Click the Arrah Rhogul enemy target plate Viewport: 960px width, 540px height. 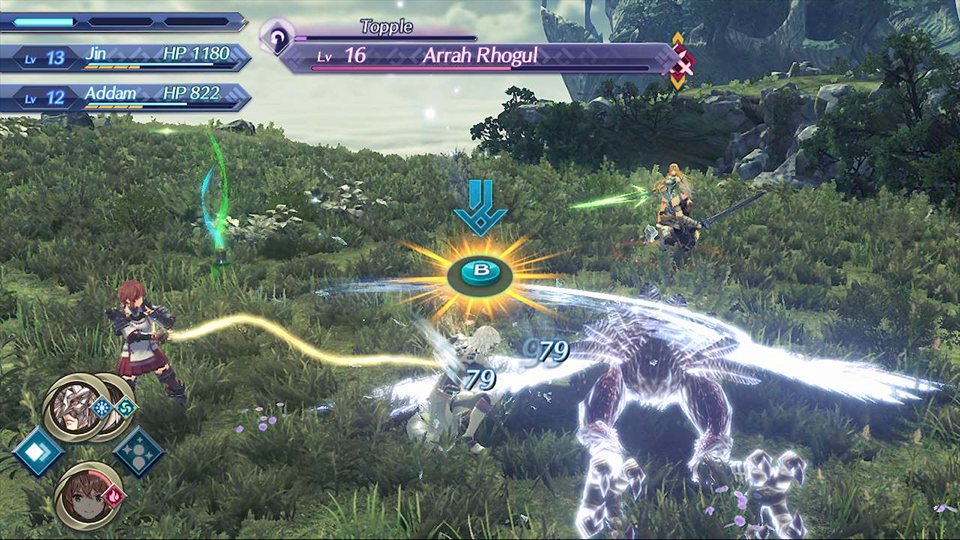[478, 56]
